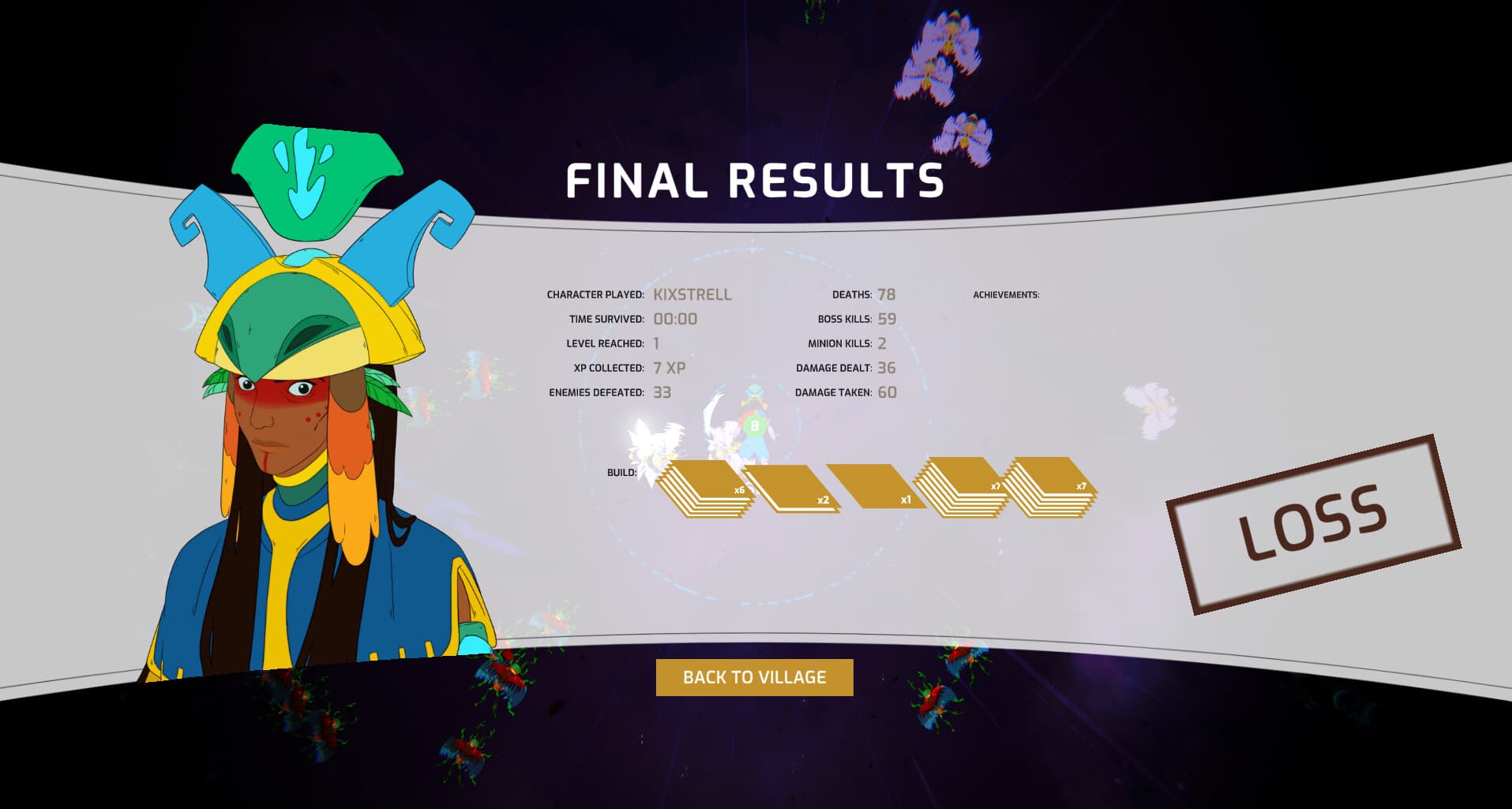
Task: Click the DEATHS stat value 78
Action: 887,293
